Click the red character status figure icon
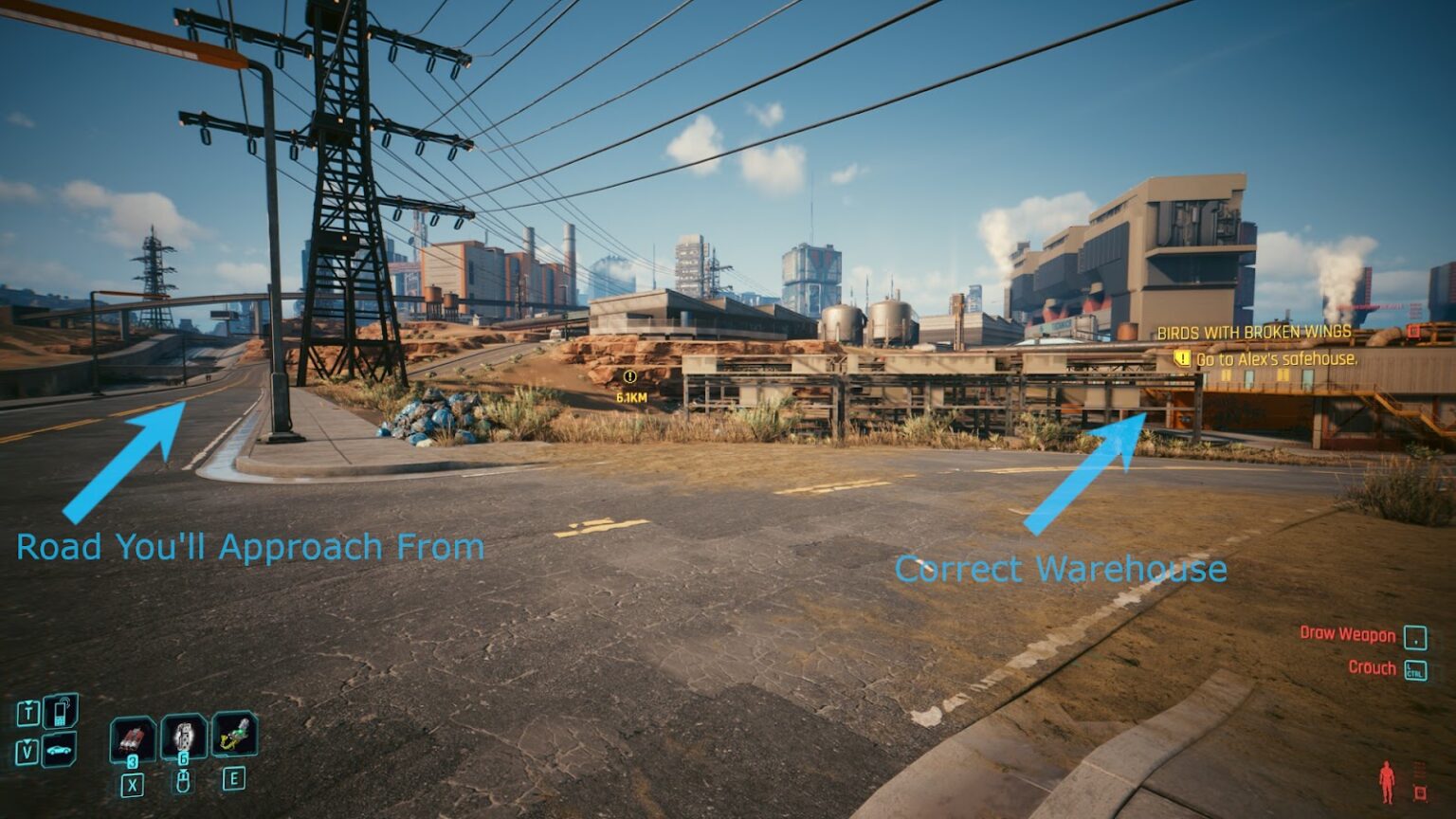The height and width of the screenshot is (819, 1456). [1388, 781]
